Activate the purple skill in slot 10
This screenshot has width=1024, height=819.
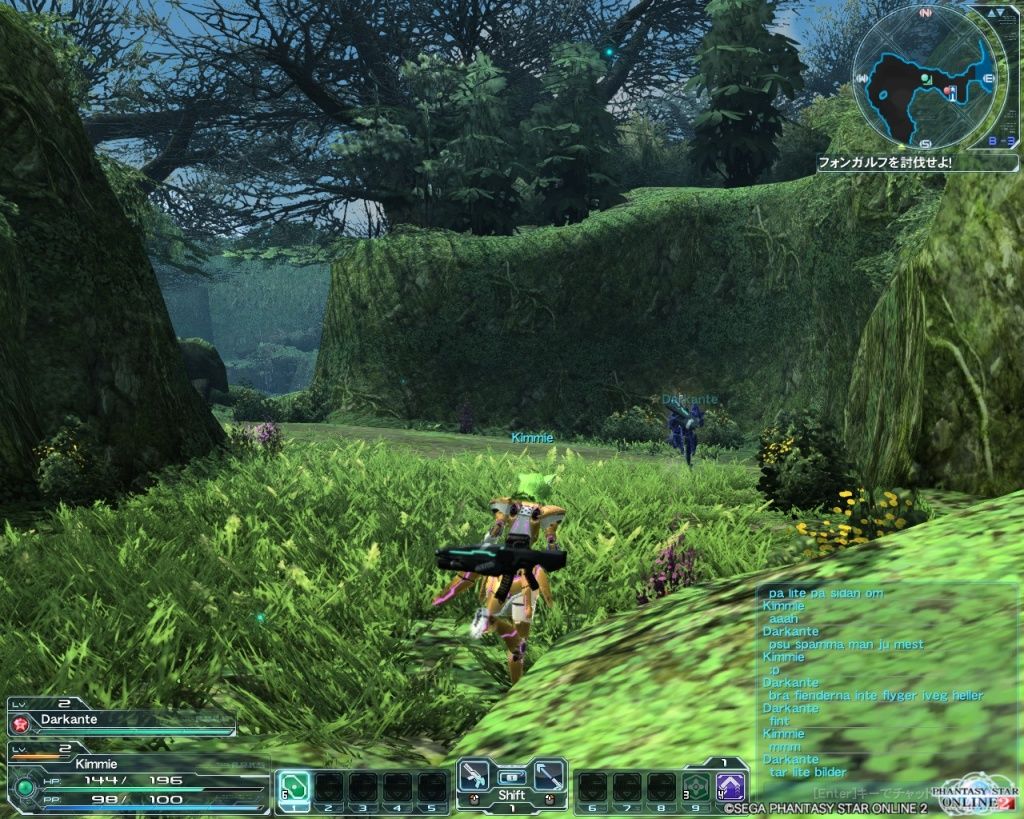click(x=730, y=786)
